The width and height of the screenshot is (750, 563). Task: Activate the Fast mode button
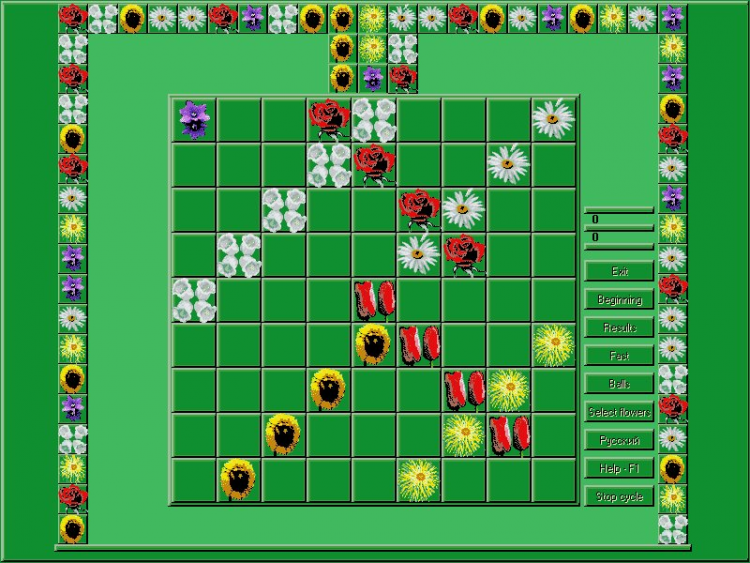click(619, 355)
